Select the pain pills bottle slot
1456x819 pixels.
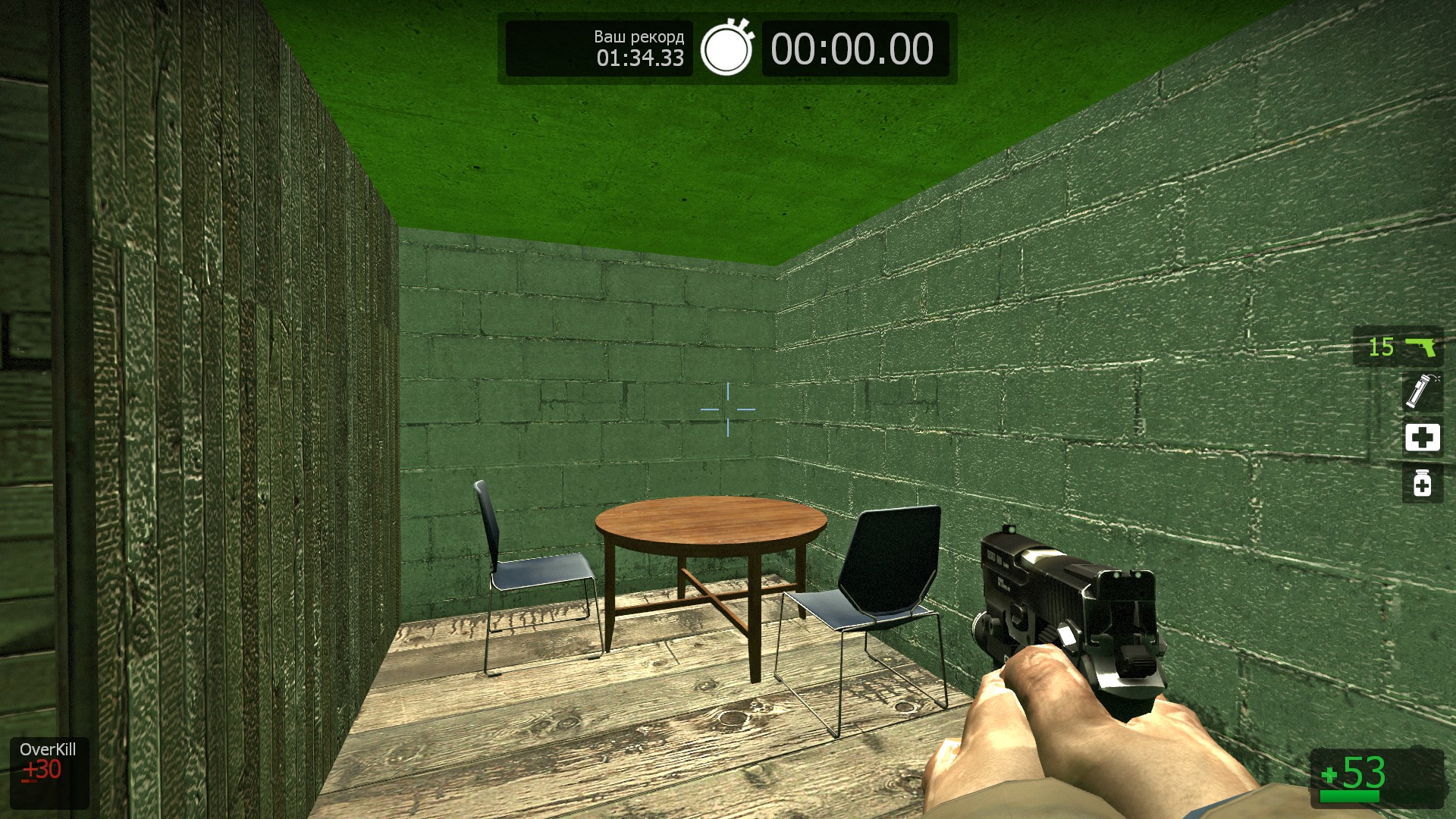pos(1422,483)
